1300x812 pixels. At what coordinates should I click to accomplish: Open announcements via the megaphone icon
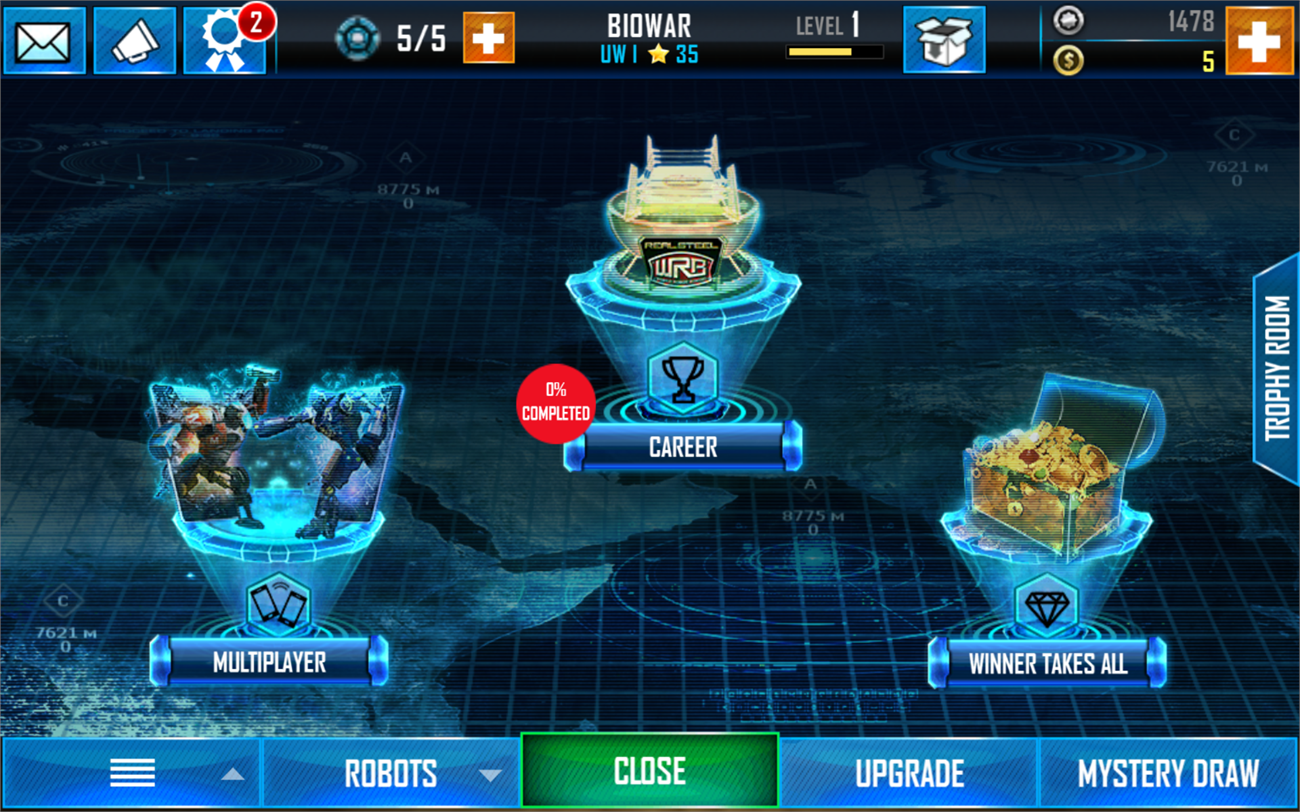[135, 41]
